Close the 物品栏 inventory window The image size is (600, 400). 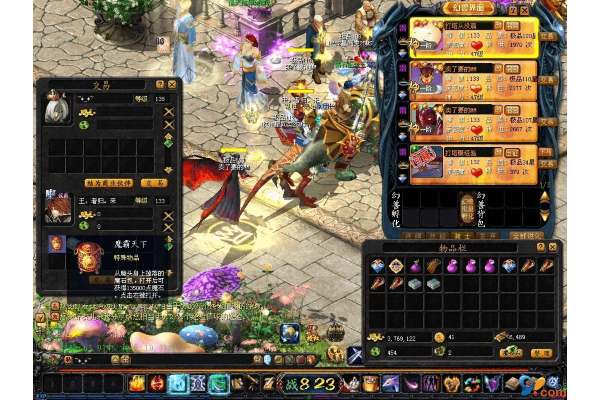coord(553,246)
